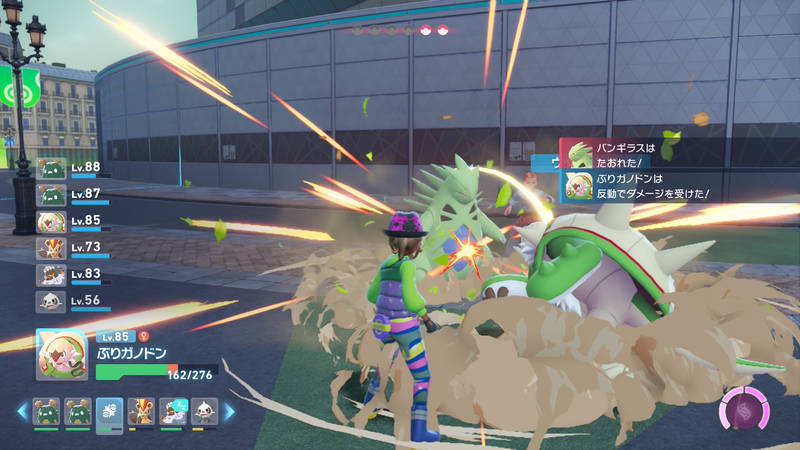The image size is (800, 450).
Task: Choose the Pancham slot in the party bar
Action: [x=204, y=411]
